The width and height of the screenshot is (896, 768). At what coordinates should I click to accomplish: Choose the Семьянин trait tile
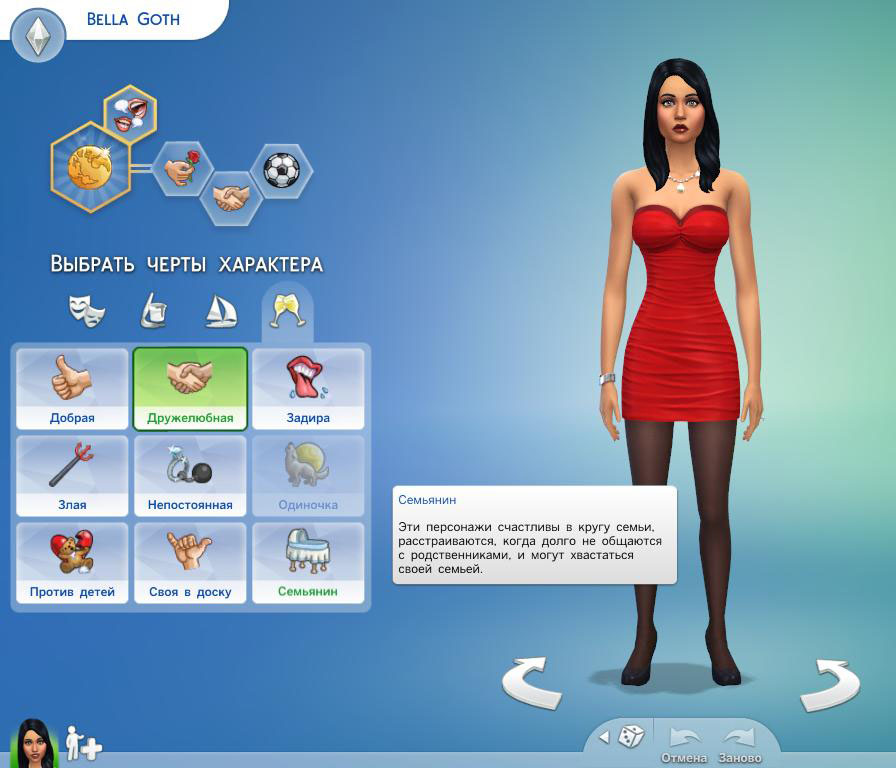308,562
